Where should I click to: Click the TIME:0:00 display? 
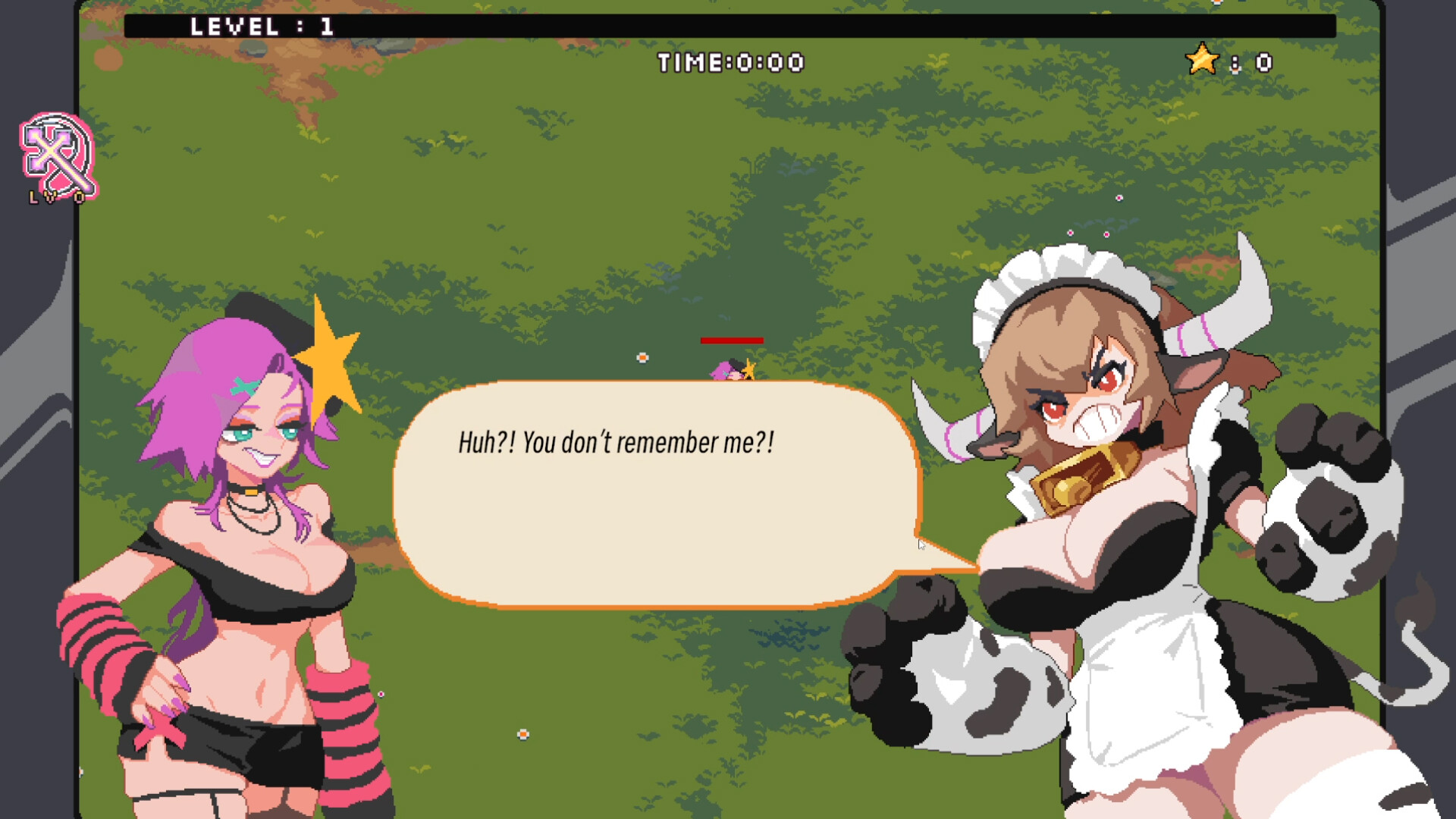[730, 63]
